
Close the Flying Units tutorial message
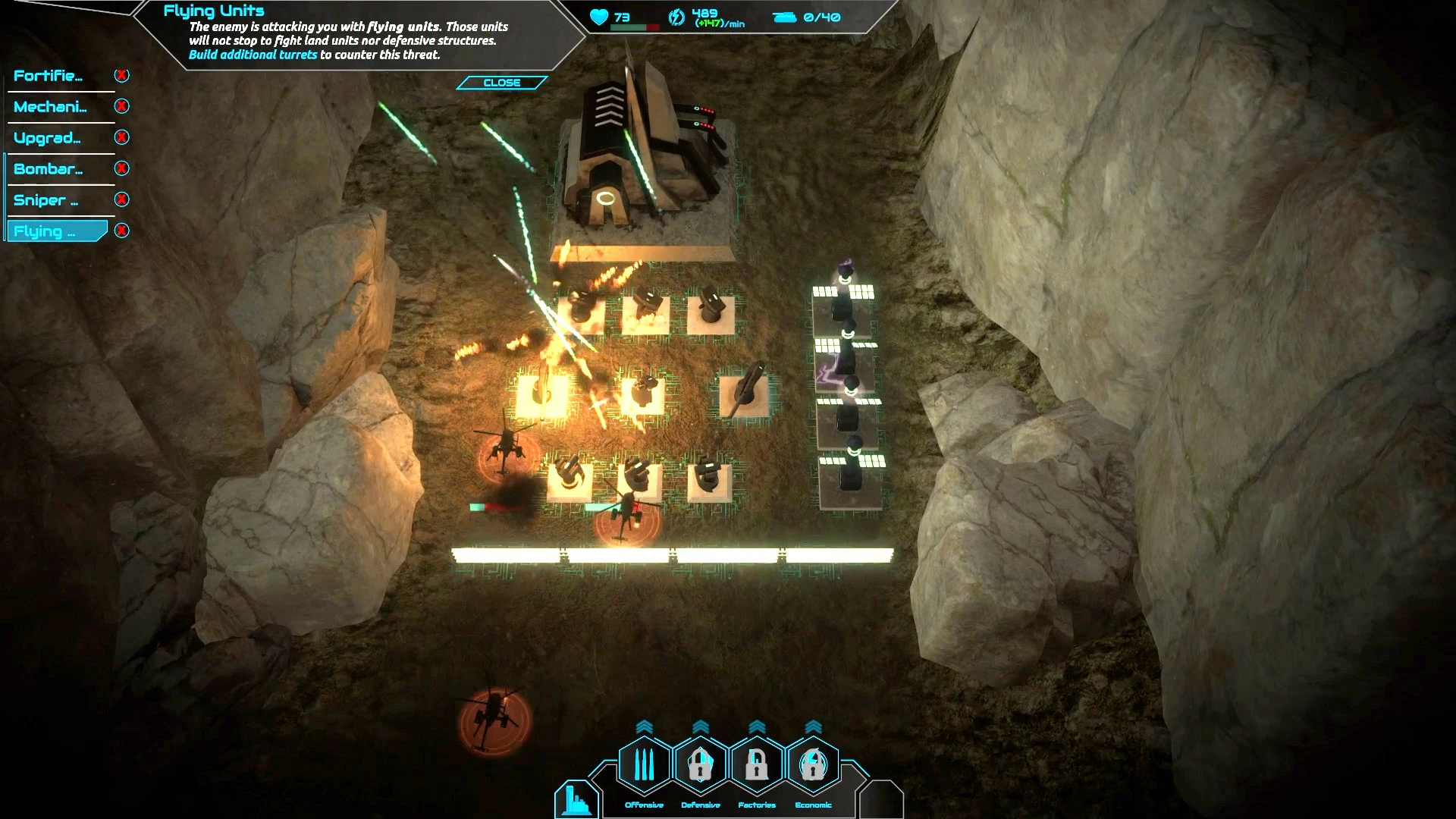click(501, 83)
